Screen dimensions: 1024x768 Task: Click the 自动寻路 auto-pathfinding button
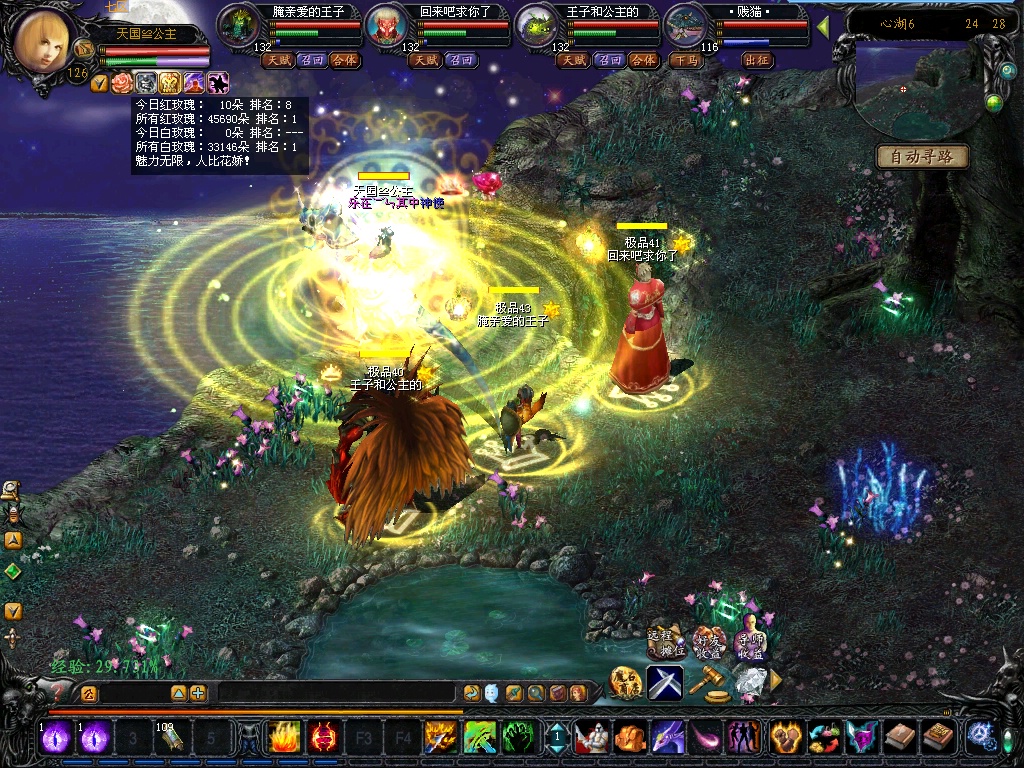pos(922,157)
